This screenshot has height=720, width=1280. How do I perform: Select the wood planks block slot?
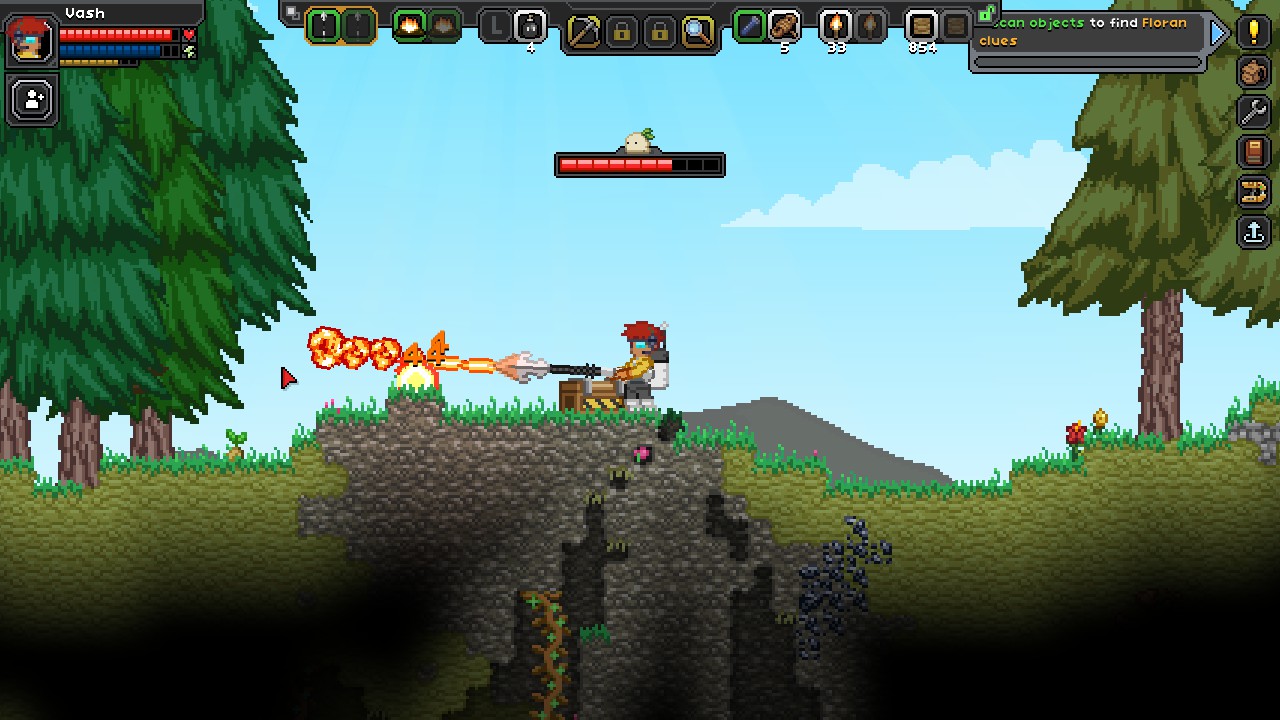tap(921, 26)
